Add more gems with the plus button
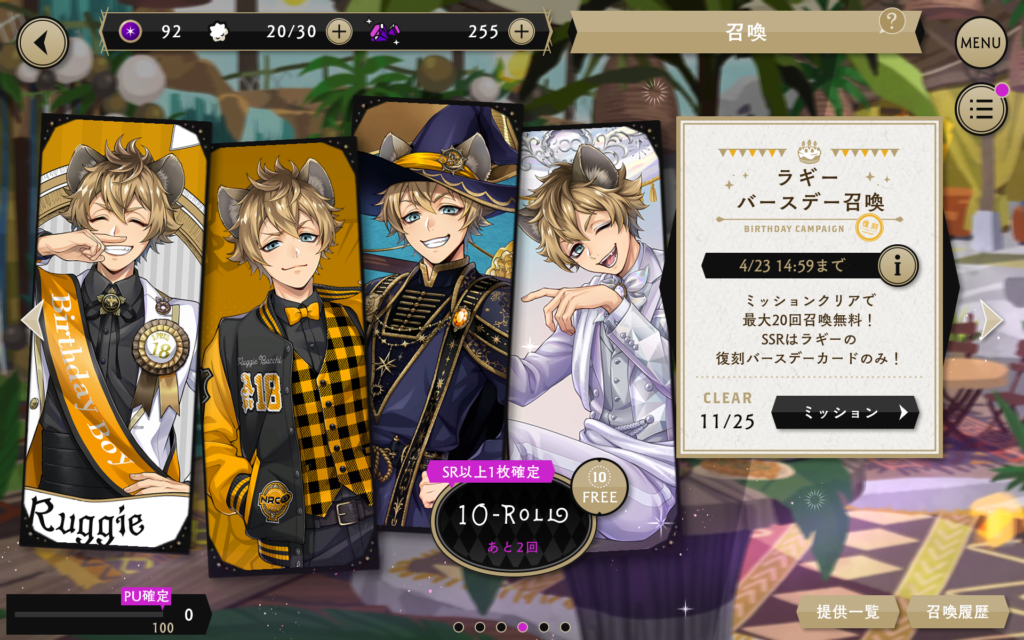 click(x=521, y=32)
